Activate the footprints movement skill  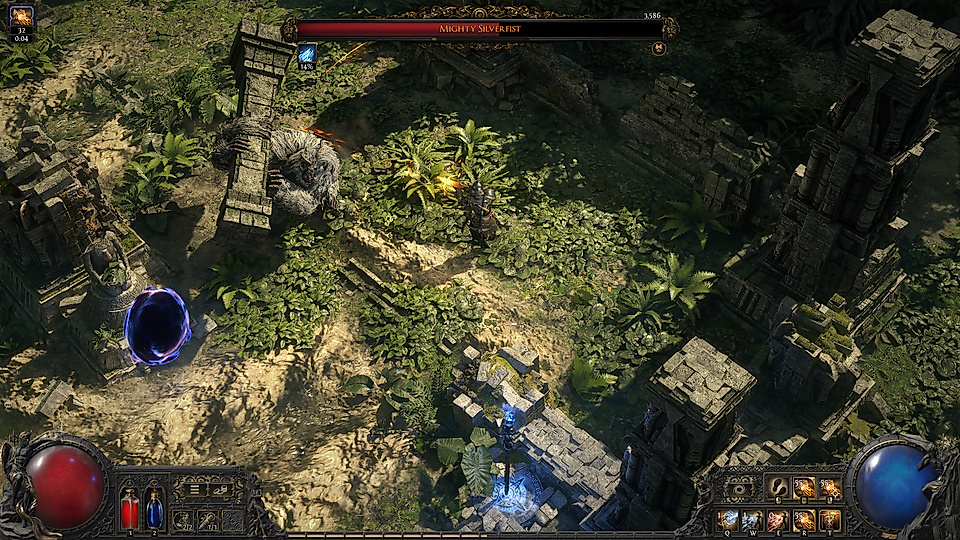point(778,488)
